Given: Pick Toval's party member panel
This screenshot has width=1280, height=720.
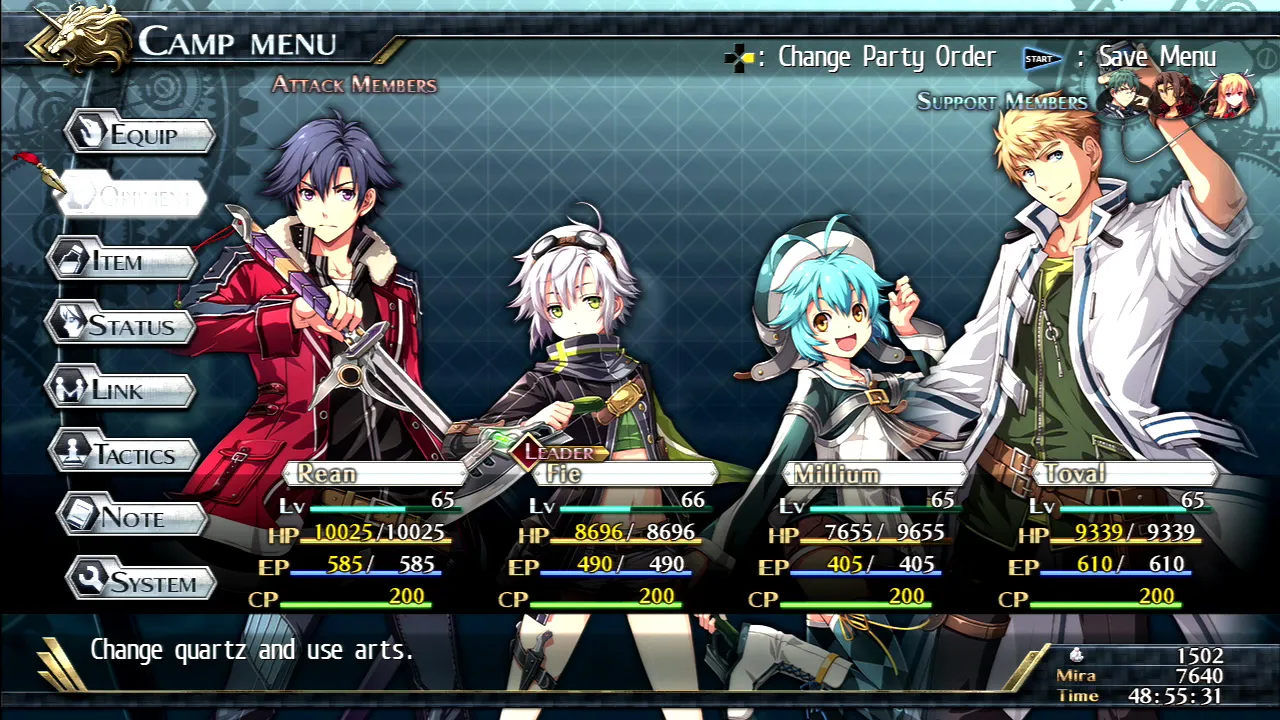Looking at the screenshot, I should click(x=1122, y=474).
